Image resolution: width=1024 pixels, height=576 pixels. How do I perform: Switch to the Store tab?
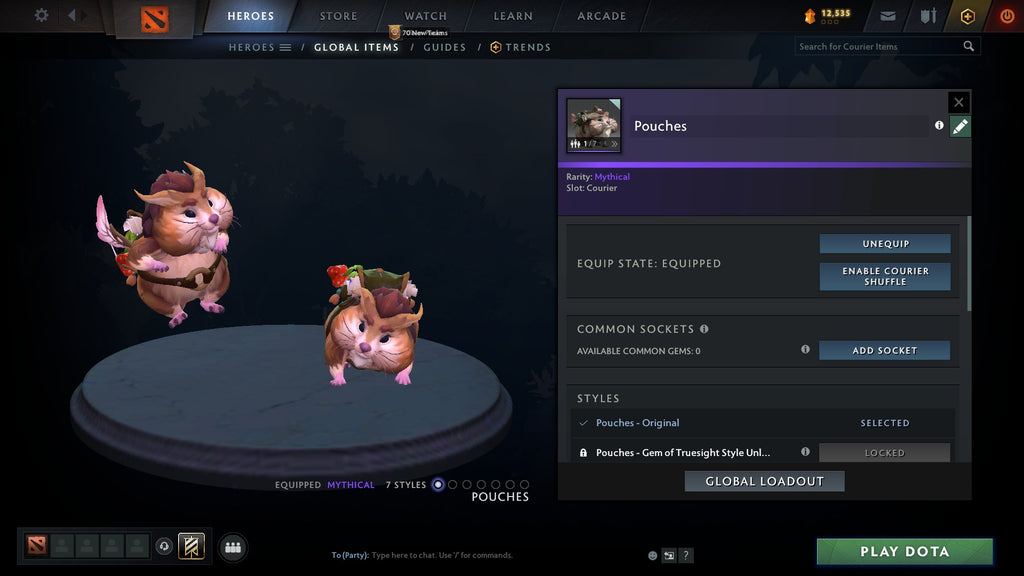point(338,16)
